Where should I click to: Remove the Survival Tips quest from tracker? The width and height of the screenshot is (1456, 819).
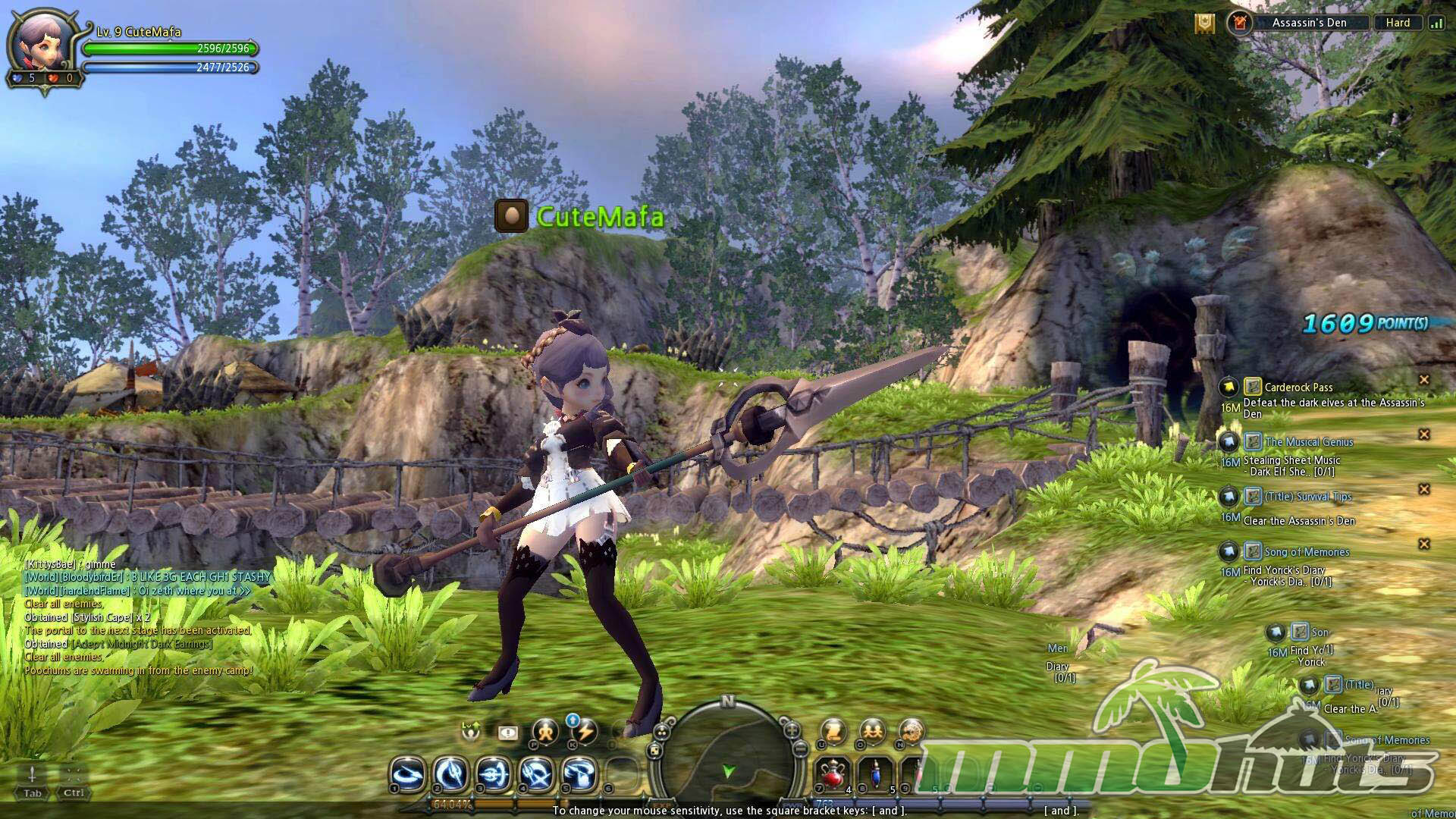pyautogui.click(x=1423, y=489)
